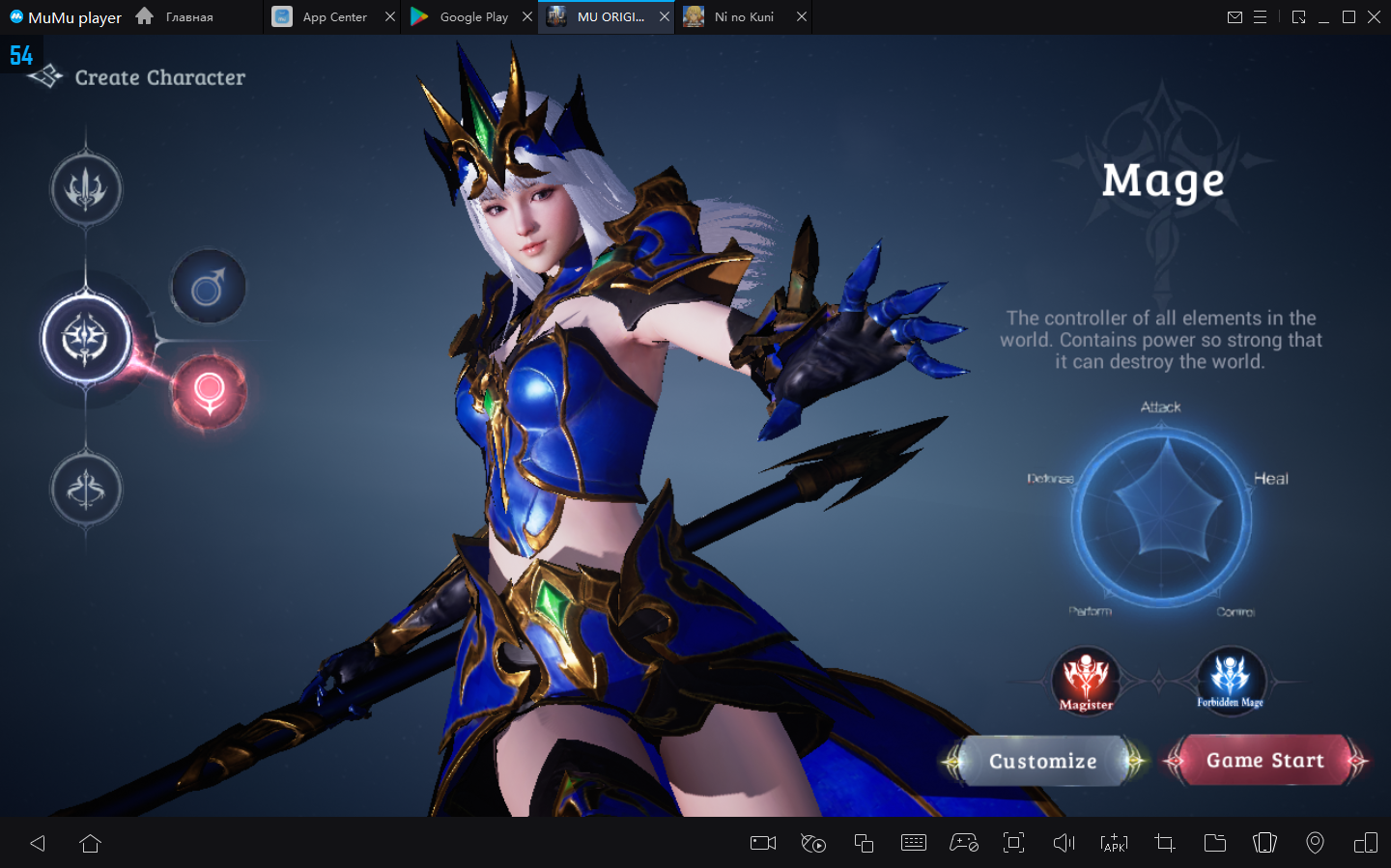Switch to the Ni no Kuni tab

click(x=743, y=17)
